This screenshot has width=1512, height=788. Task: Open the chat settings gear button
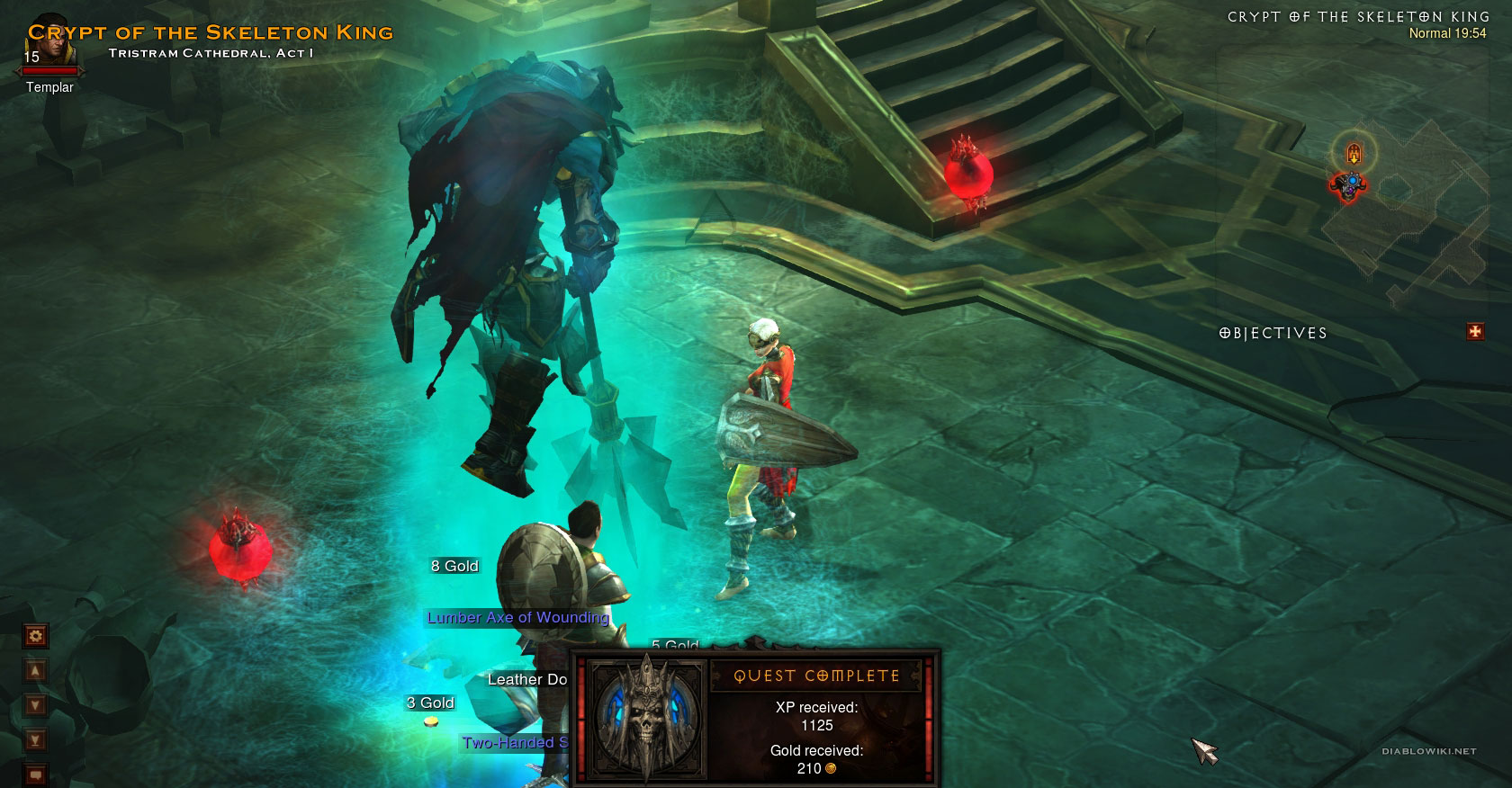point(35,636)
